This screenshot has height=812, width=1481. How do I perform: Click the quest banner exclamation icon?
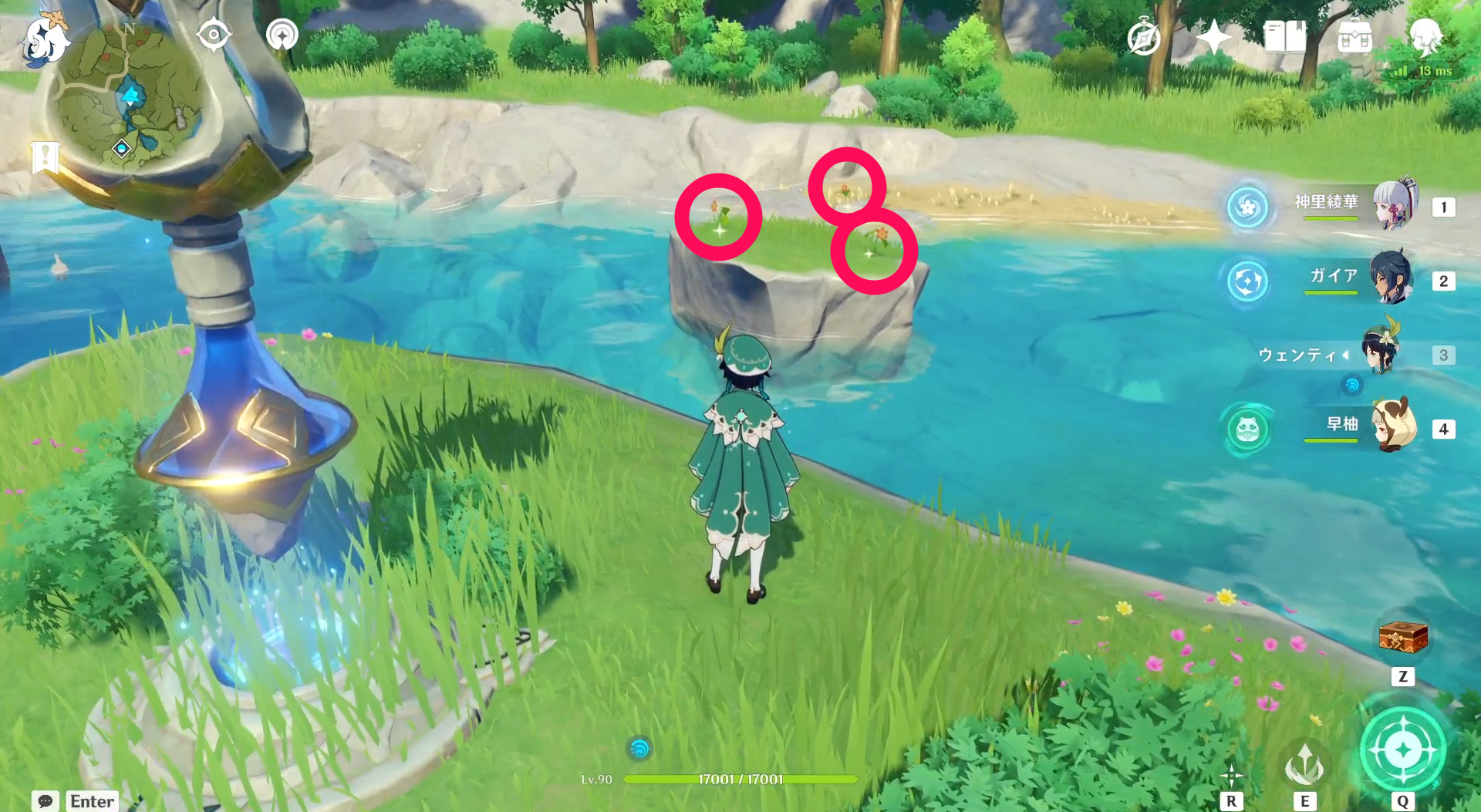(x=46, y=157)
